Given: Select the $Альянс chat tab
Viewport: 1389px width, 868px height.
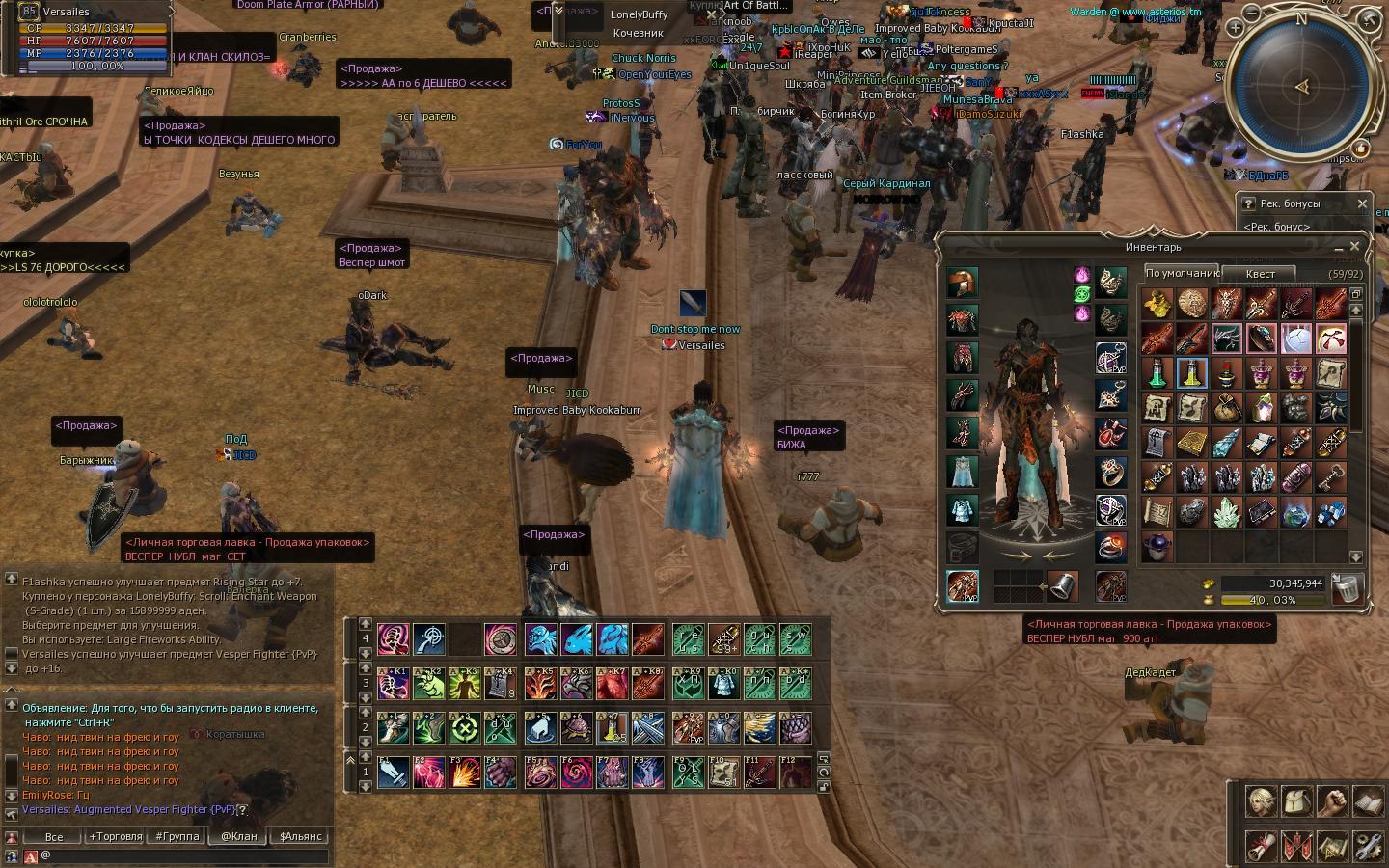Looking at the screenshot, I should coord(300,836).
